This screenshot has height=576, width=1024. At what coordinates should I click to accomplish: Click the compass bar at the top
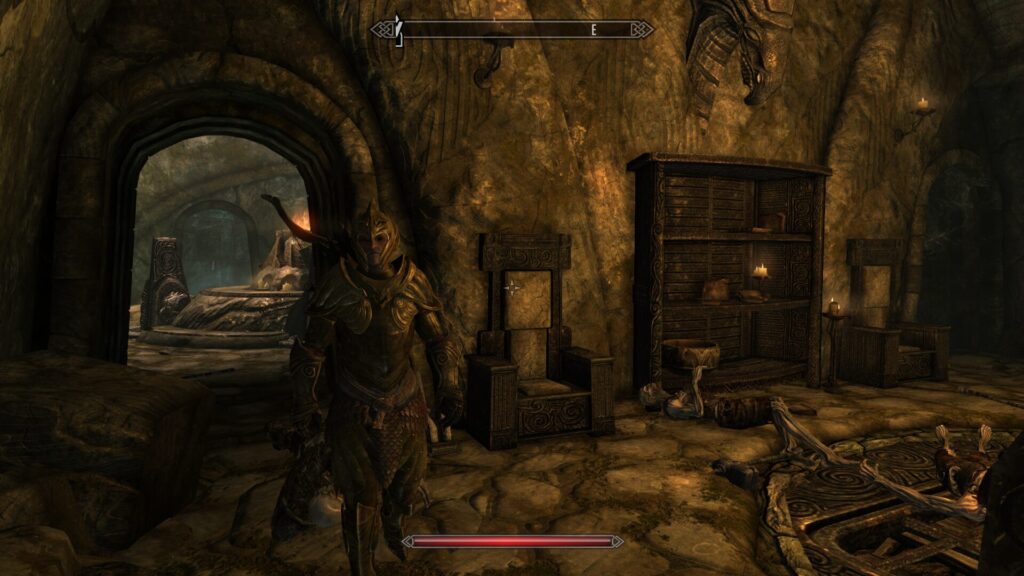tap(512, 30)
